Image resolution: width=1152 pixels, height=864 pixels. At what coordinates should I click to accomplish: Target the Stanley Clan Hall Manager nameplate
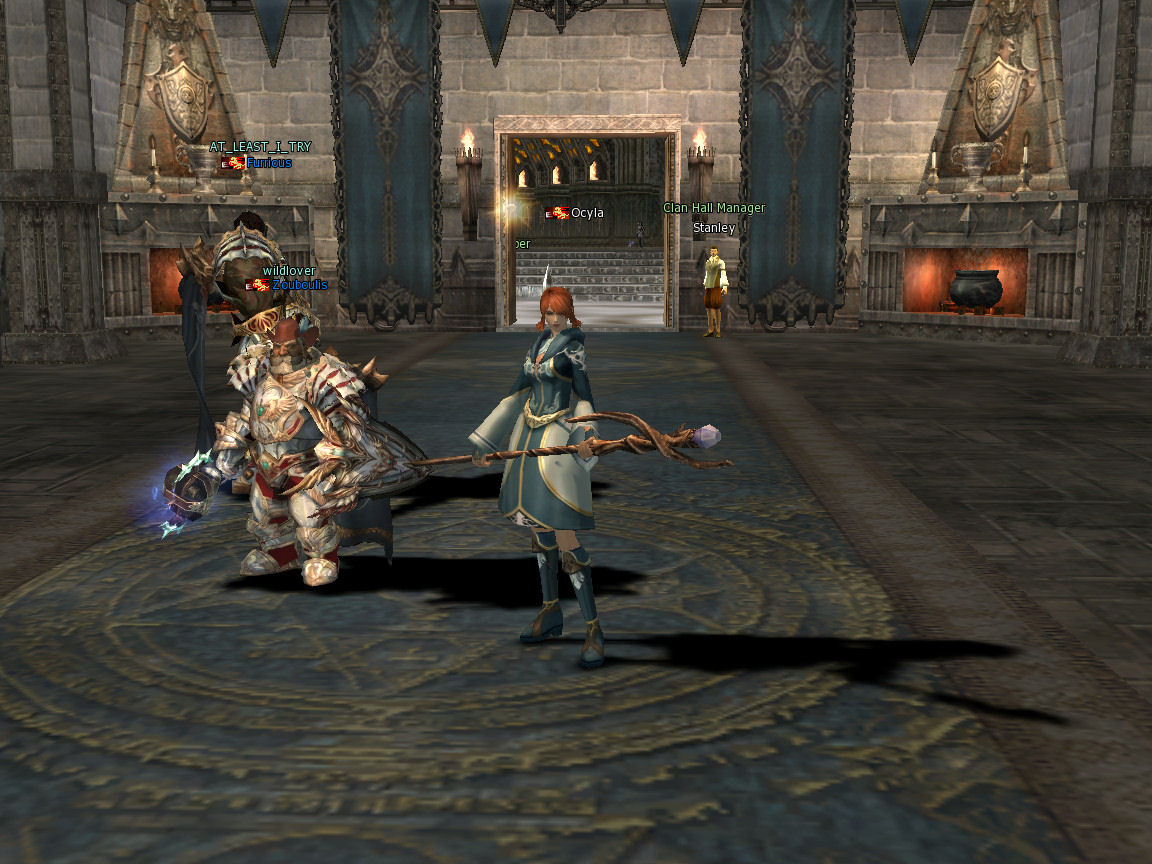click(x=714, y=228)
